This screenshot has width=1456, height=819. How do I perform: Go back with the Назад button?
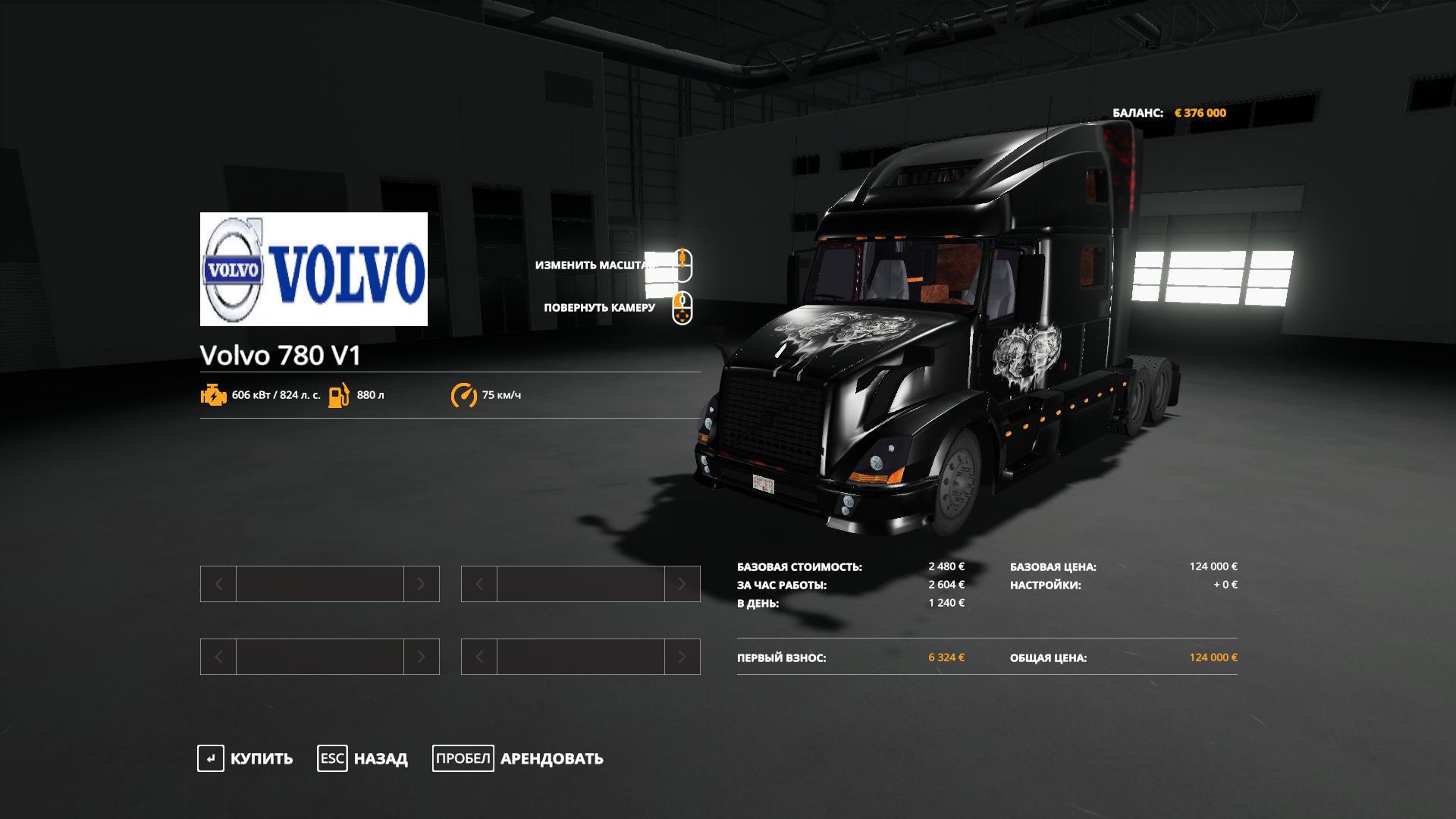click(363, 758)
